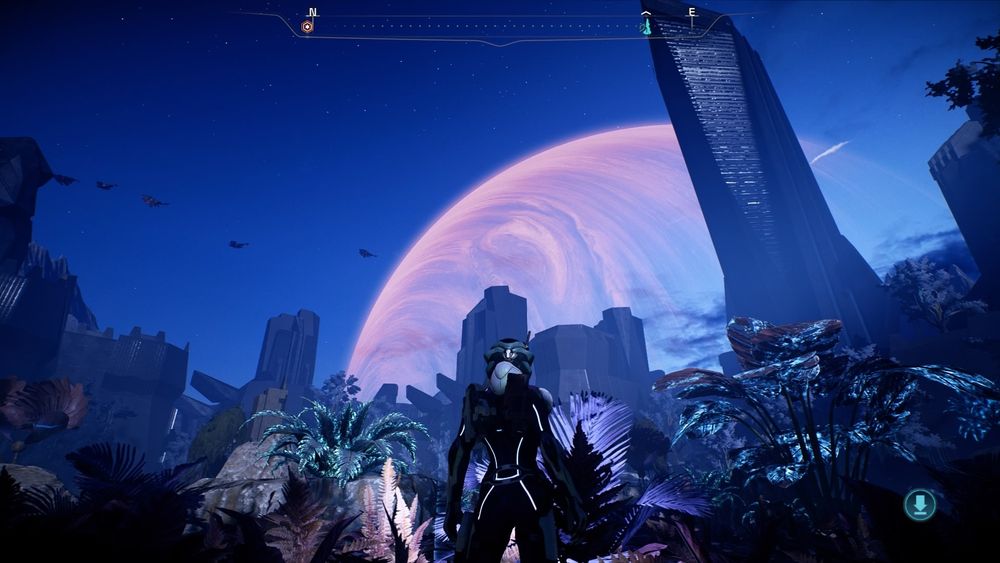This screenshot has width=1000, height=563.
Task: Select the teal waypoint marker on the compass
Action: (646, 27)
